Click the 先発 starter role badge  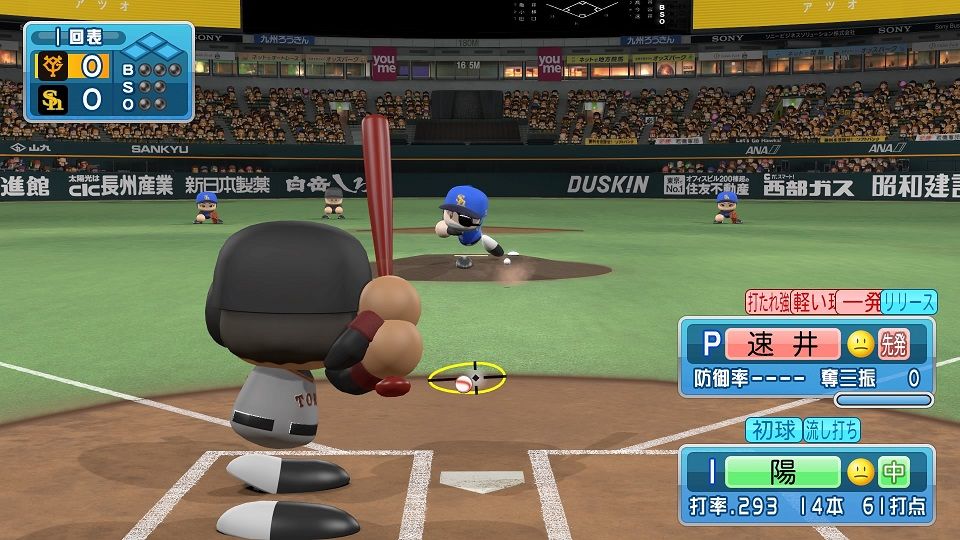pos(892,345)
